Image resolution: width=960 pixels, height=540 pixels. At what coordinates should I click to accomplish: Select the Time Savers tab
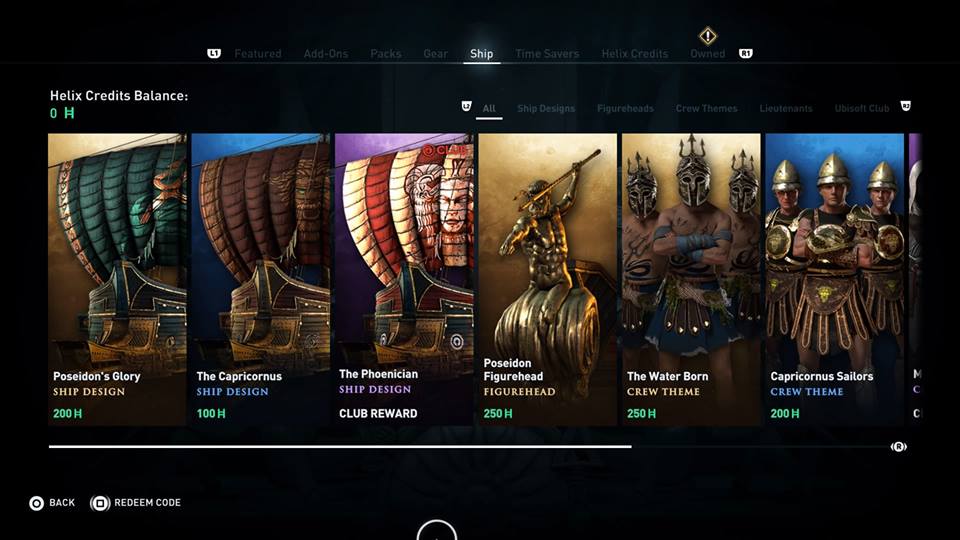pos(547,54)
